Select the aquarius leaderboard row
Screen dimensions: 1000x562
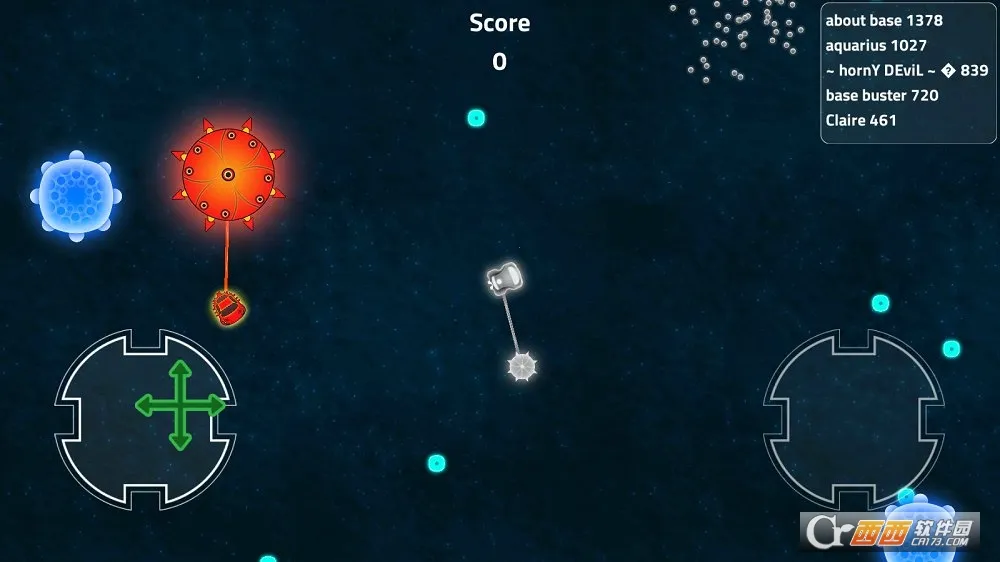click(x=876, y=46)
